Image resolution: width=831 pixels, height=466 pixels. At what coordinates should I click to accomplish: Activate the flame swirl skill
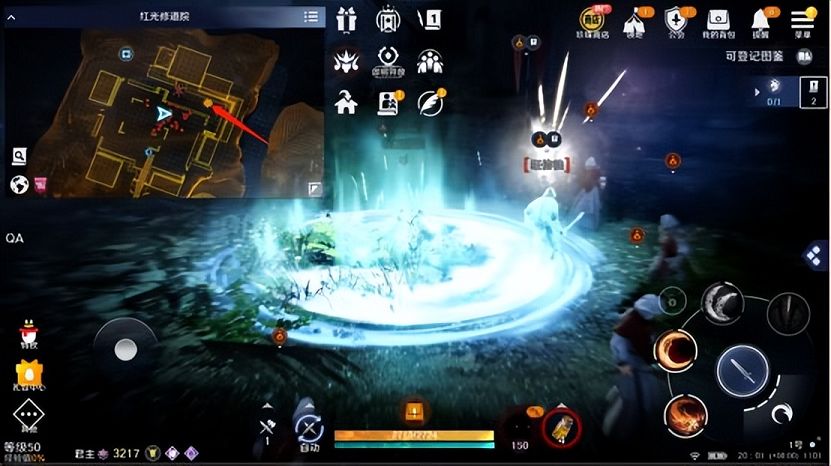[x=685, y=414]
